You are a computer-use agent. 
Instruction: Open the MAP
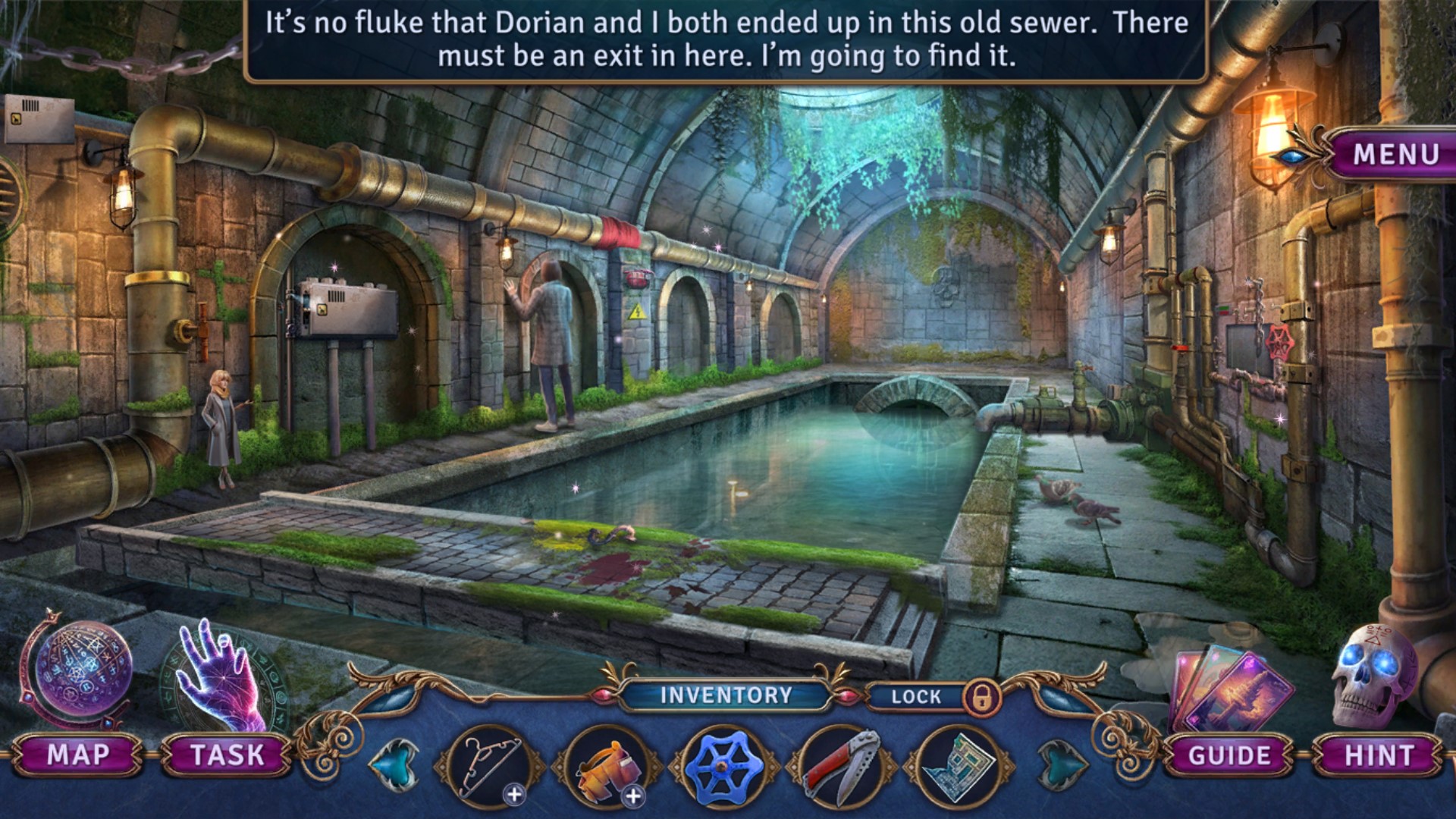[x=77, y=755]
